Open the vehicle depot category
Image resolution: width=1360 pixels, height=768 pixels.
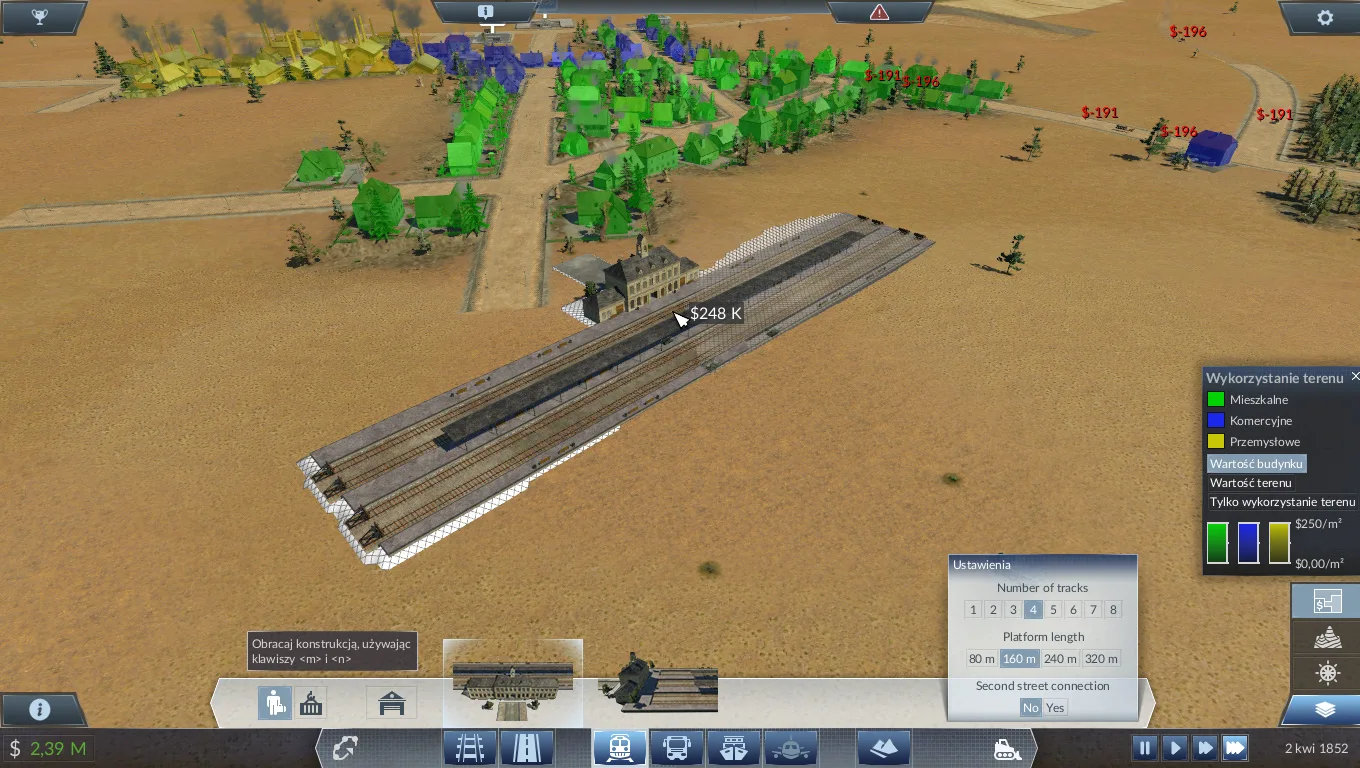point(391,702)
